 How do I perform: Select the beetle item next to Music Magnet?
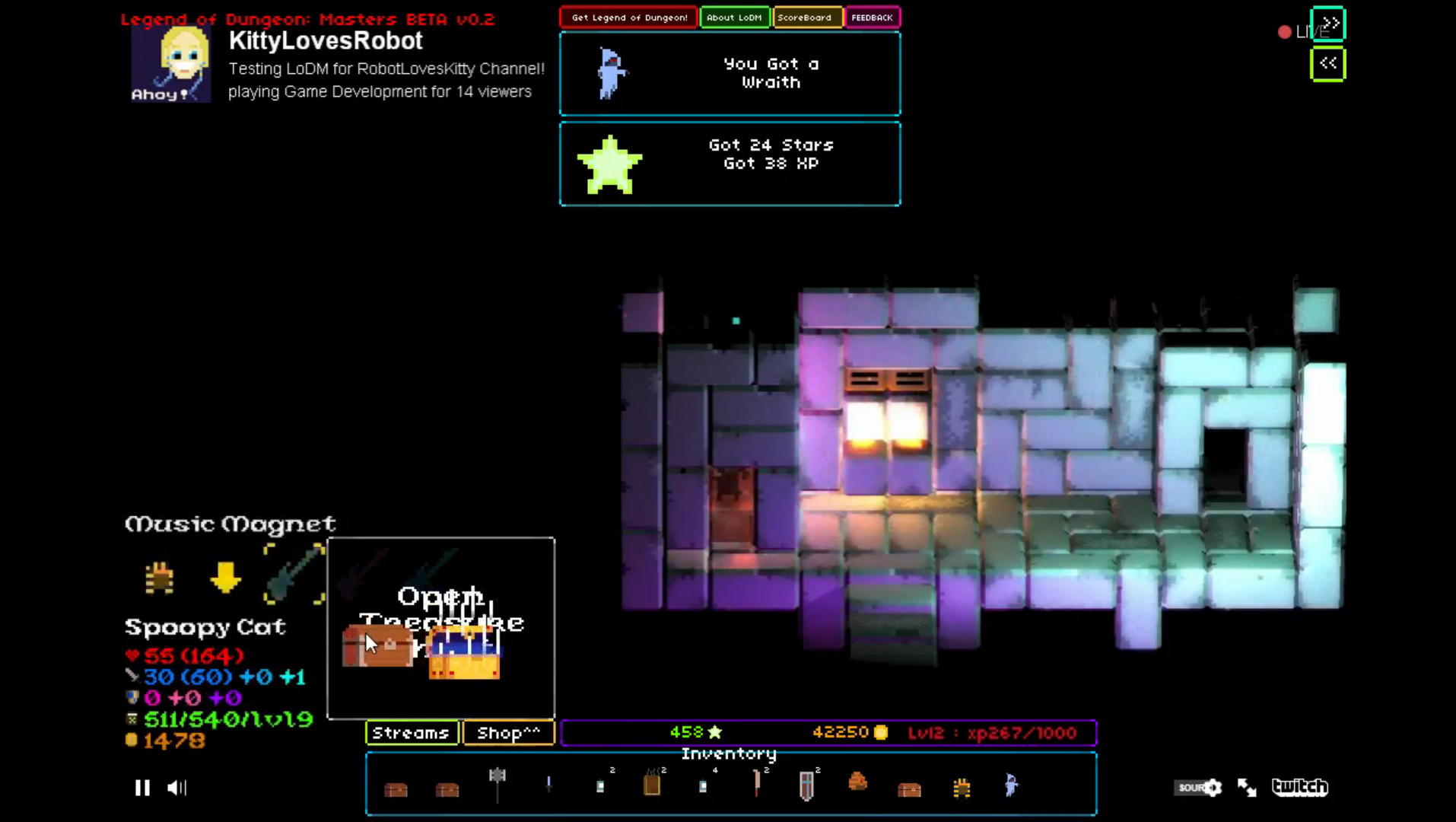(157, 578)
